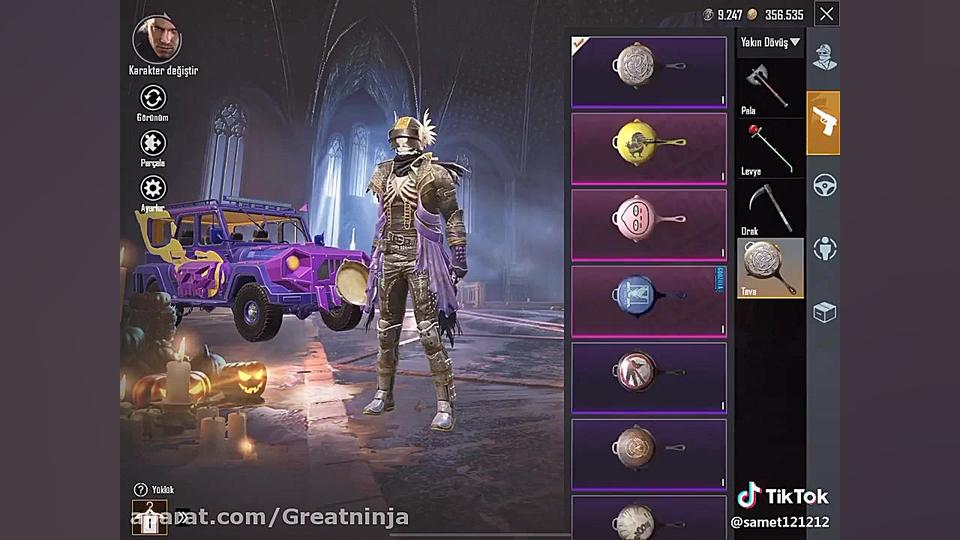Select the yellow chicken pan skin
Viewport: 960px width, 540px height.
(648, 148)
